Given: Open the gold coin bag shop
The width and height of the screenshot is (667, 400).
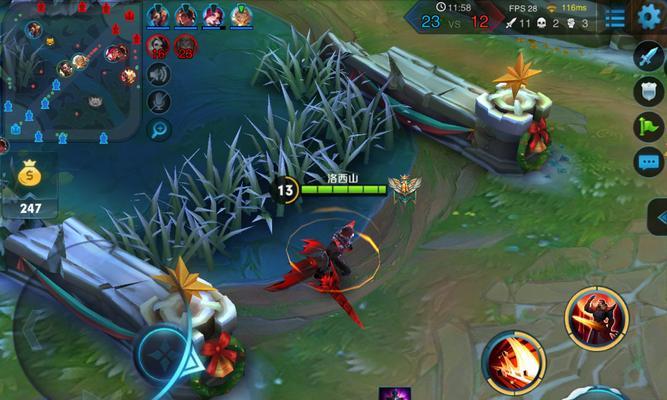Looking at the screenshot, I should [29, 176].
